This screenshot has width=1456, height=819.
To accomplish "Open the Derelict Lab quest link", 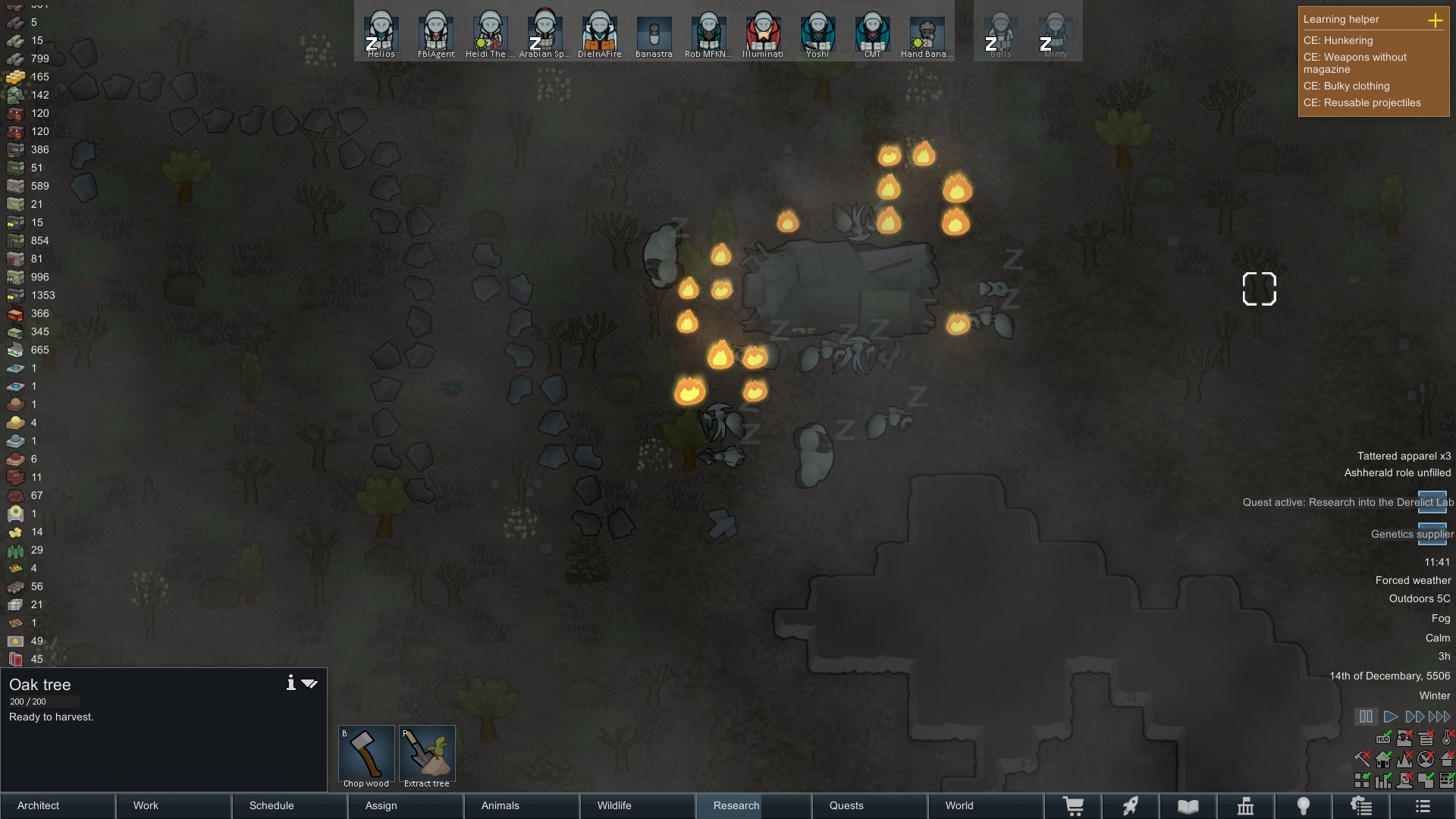I will pyautogui.click(x=1348, y=502).
